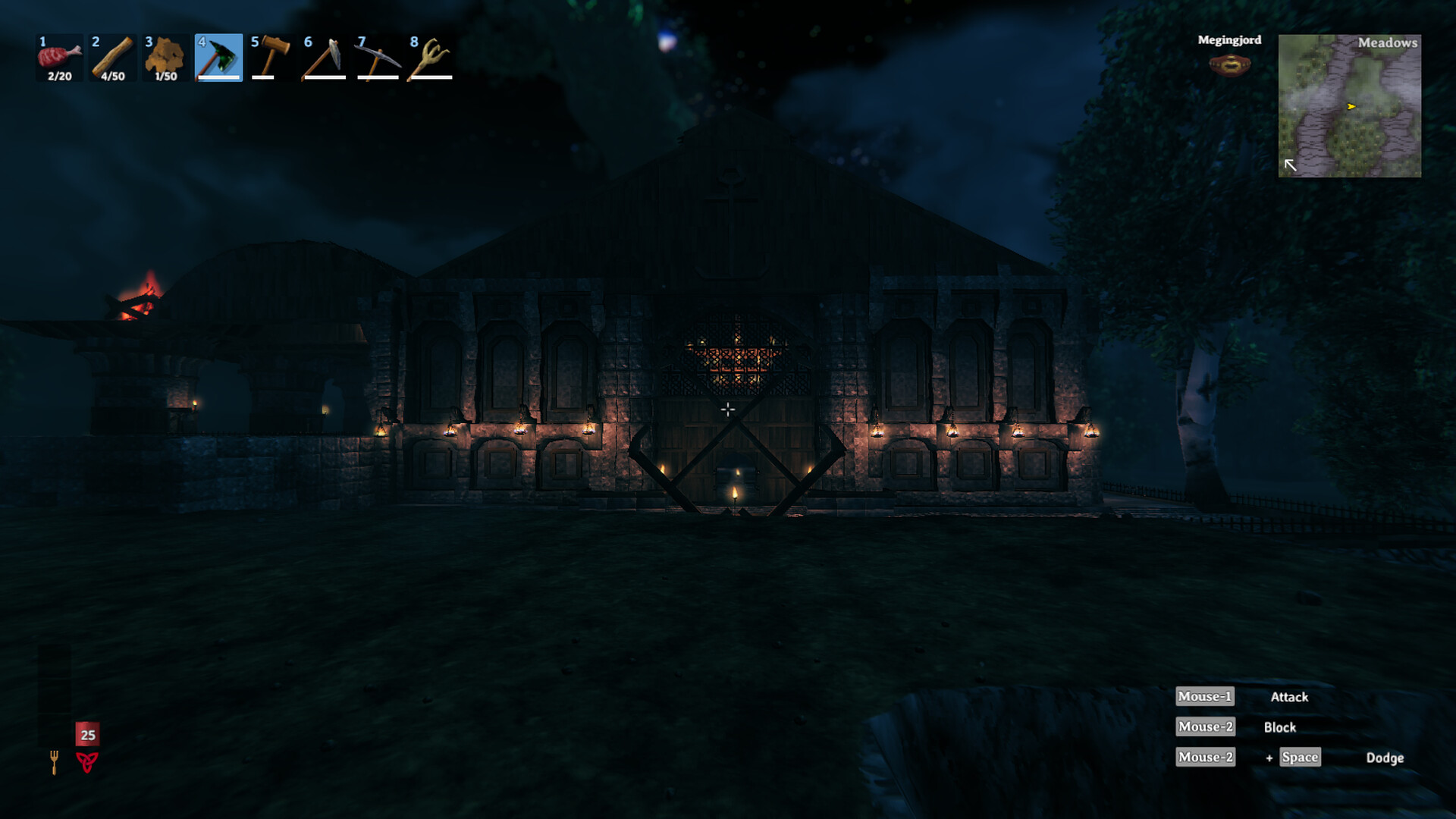This screenshot has height=819, width=1456.
Task: Click the Mouse-2 Block keybind button
Action: (x=1205, y=726)
